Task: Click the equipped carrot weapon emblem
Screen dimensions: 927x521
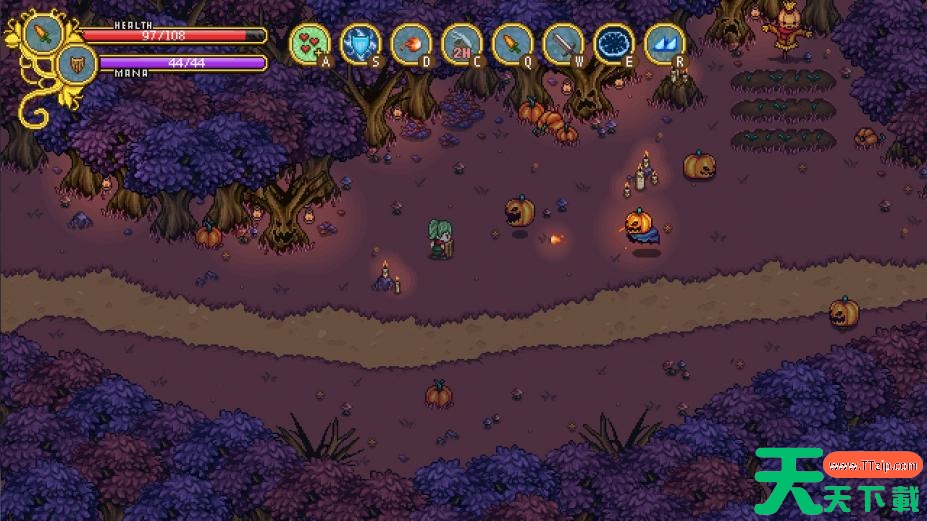Action: click(x=44, y=31)
